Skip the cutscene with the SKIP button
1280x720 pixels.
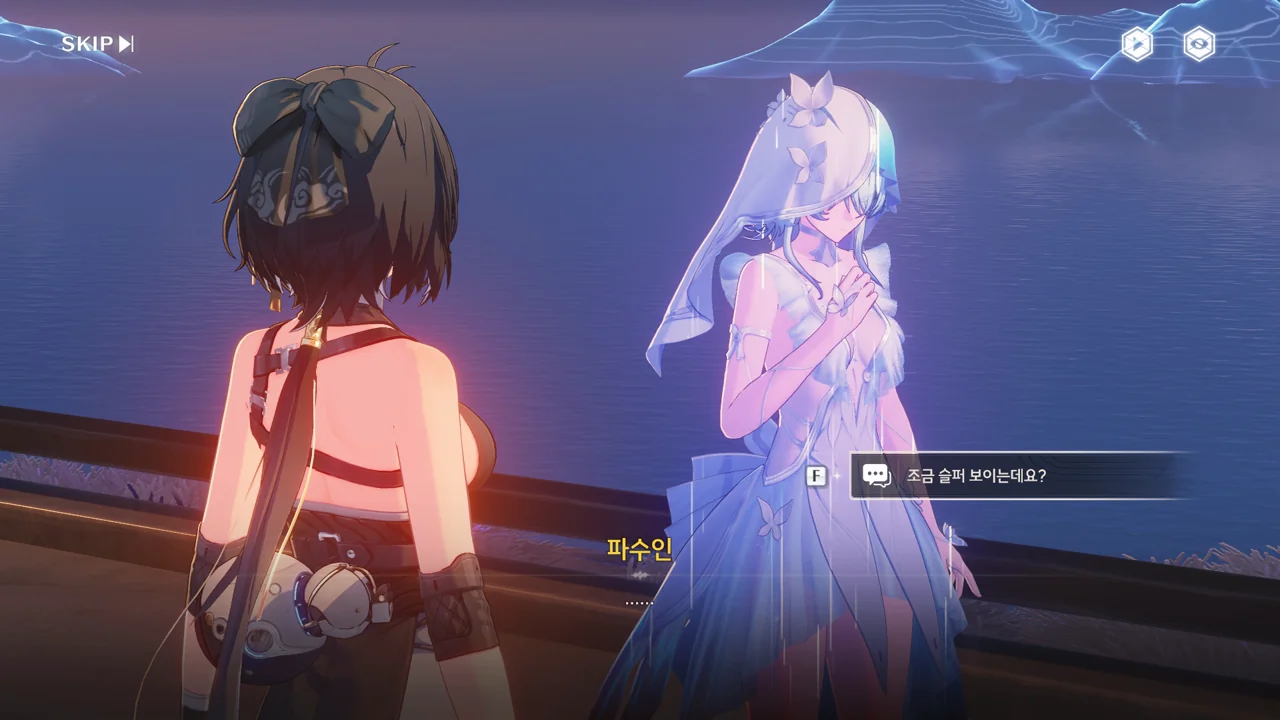[x=97, y=44]
